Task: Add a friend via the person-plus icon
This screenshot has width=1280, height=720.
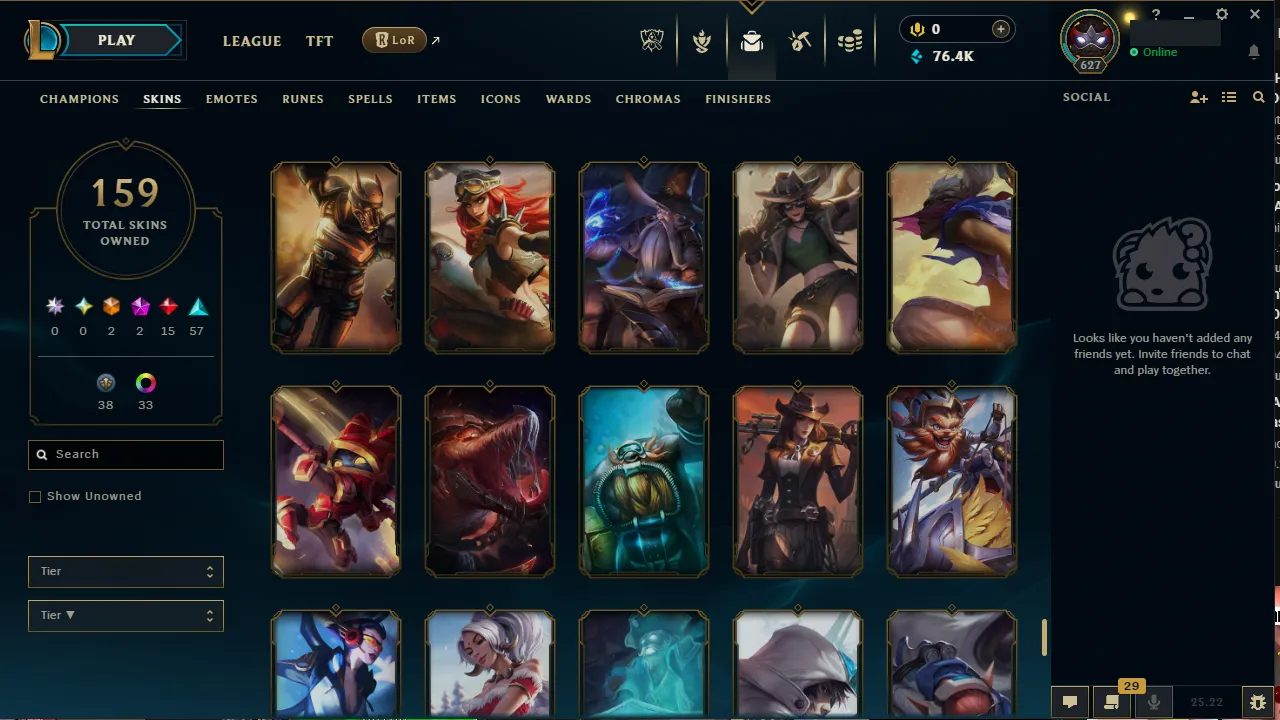Action: point(1198,97)
